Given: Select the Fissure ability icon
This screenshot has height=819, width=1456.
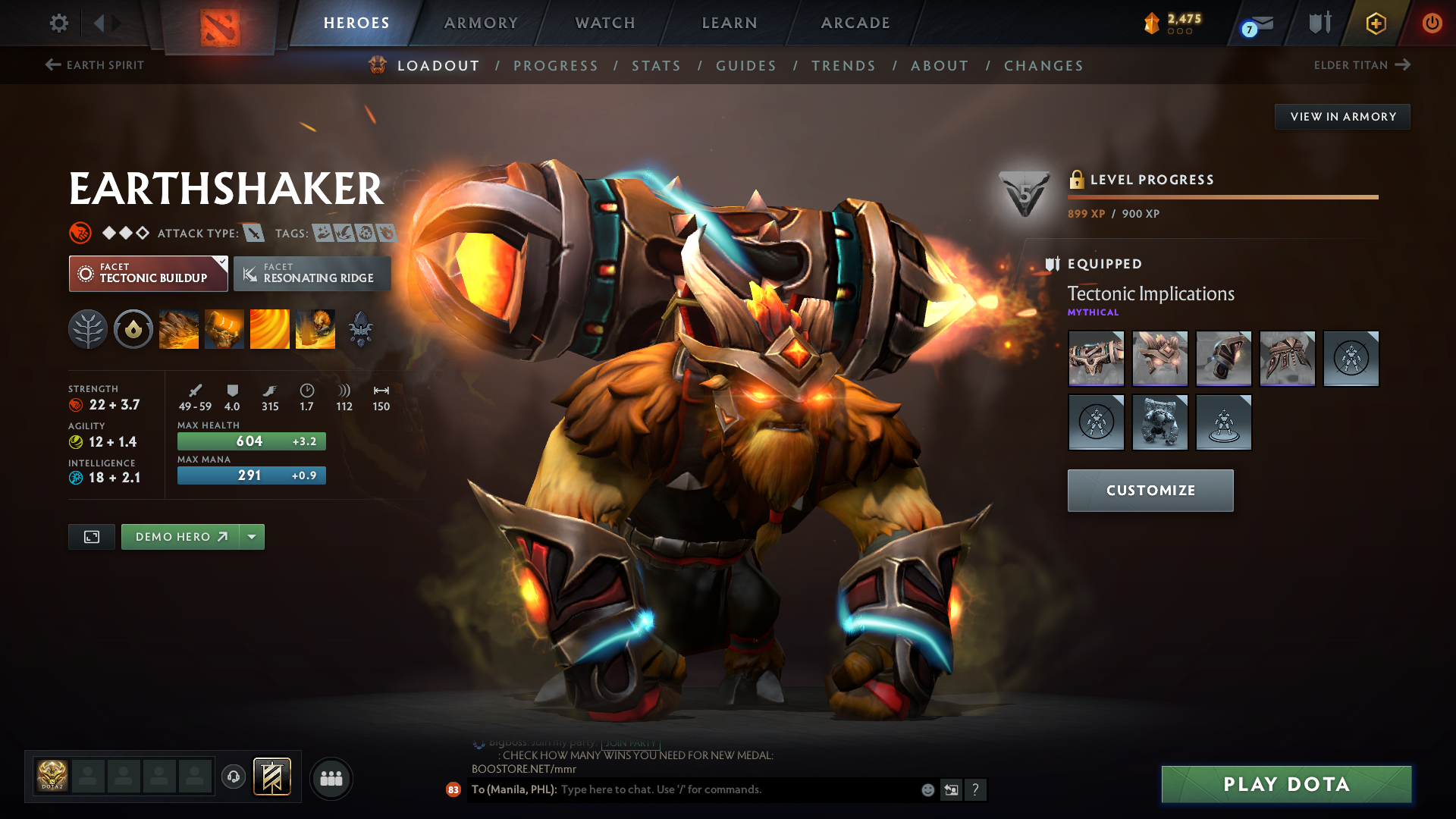Looking at the screenshot, I should tap(178, 329).
